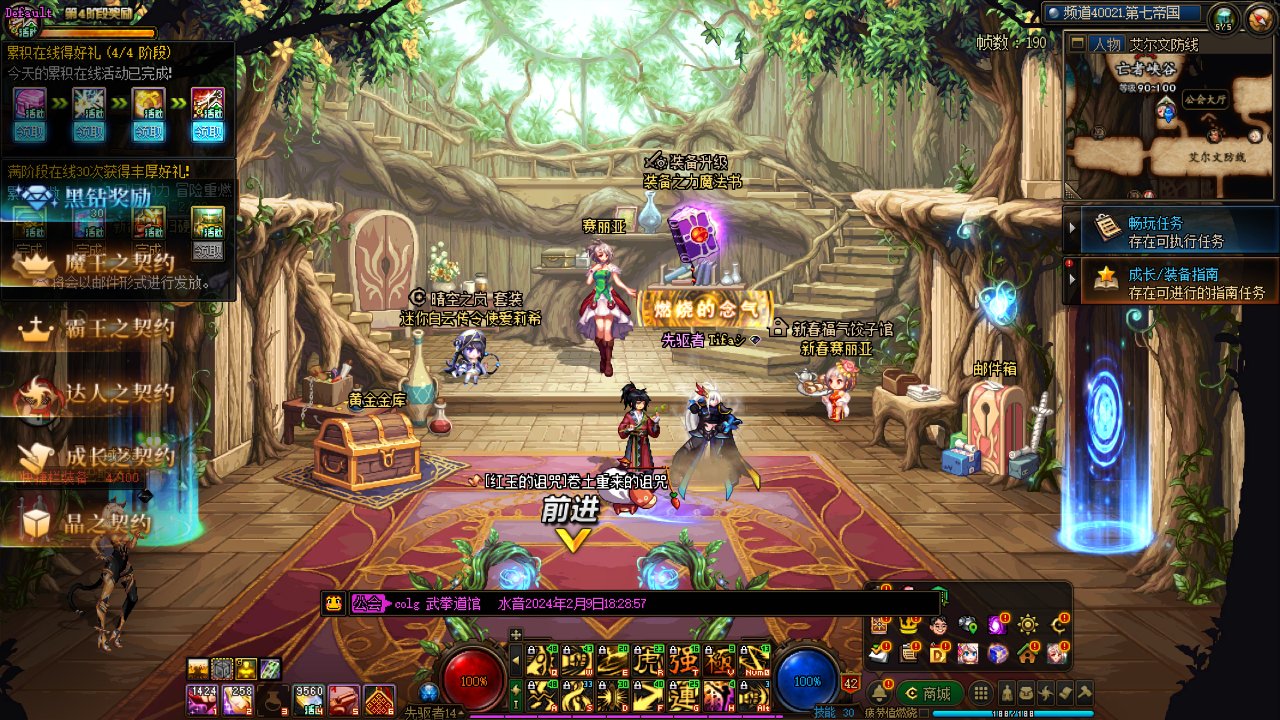Open the 成长/装备指南 guide entry

point(1171,282)
